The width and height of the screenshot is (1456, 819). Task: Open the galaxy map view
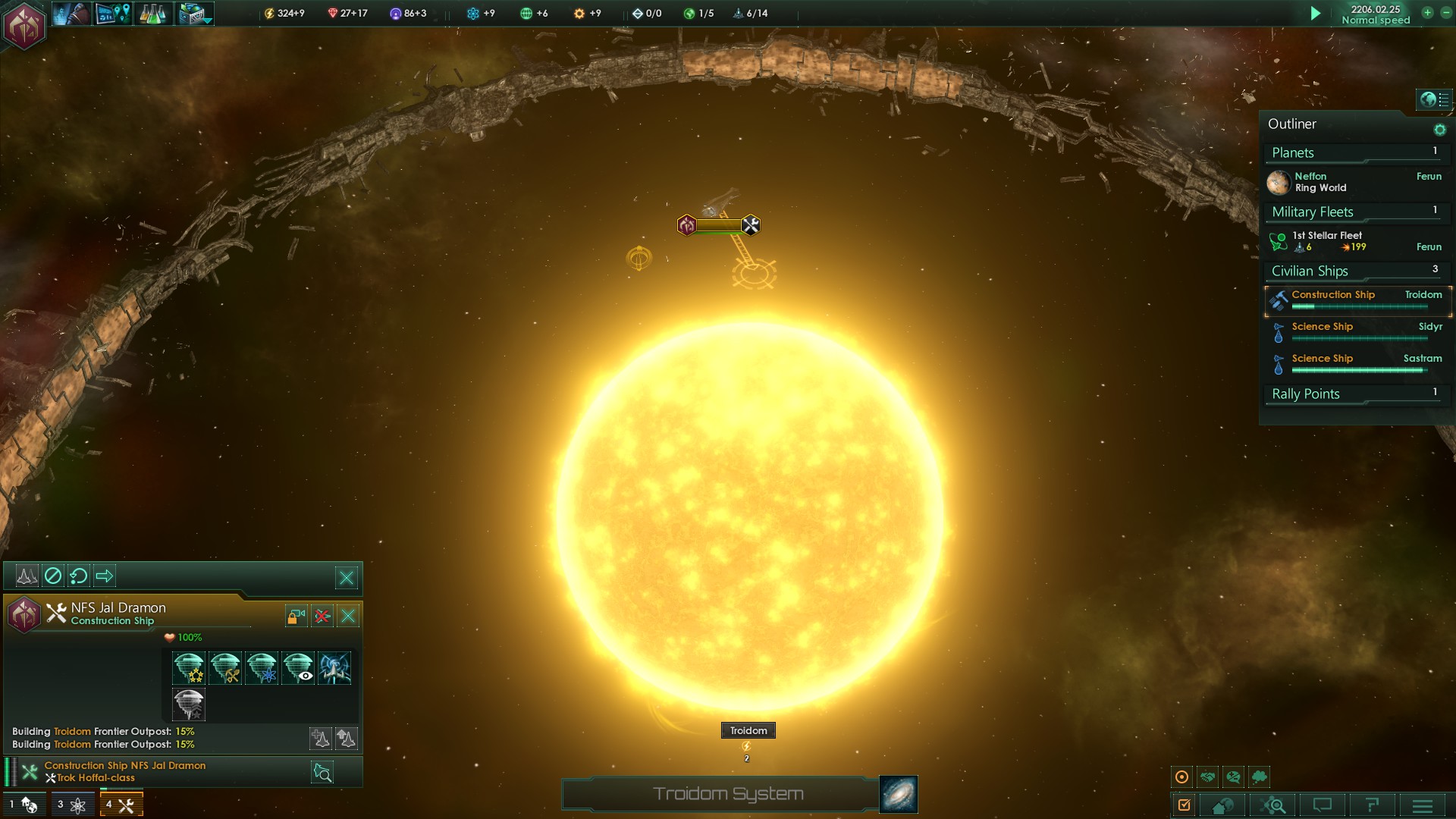point(899,794)
